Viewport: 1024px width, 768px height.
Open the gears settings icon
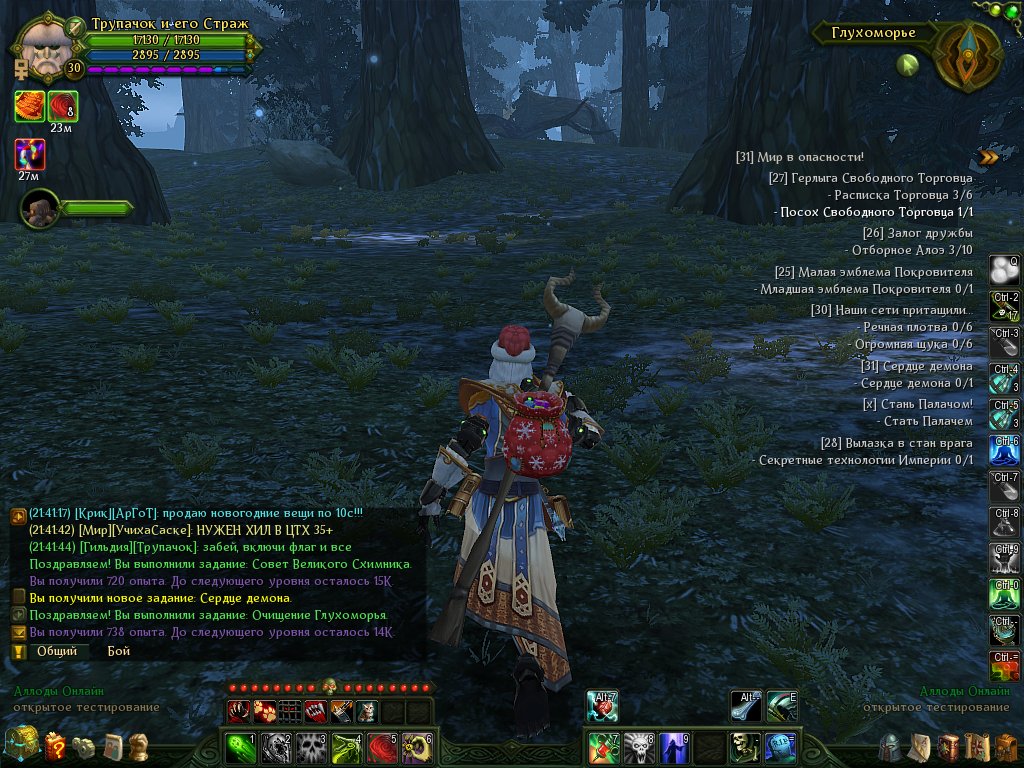(x=85, y=747)
